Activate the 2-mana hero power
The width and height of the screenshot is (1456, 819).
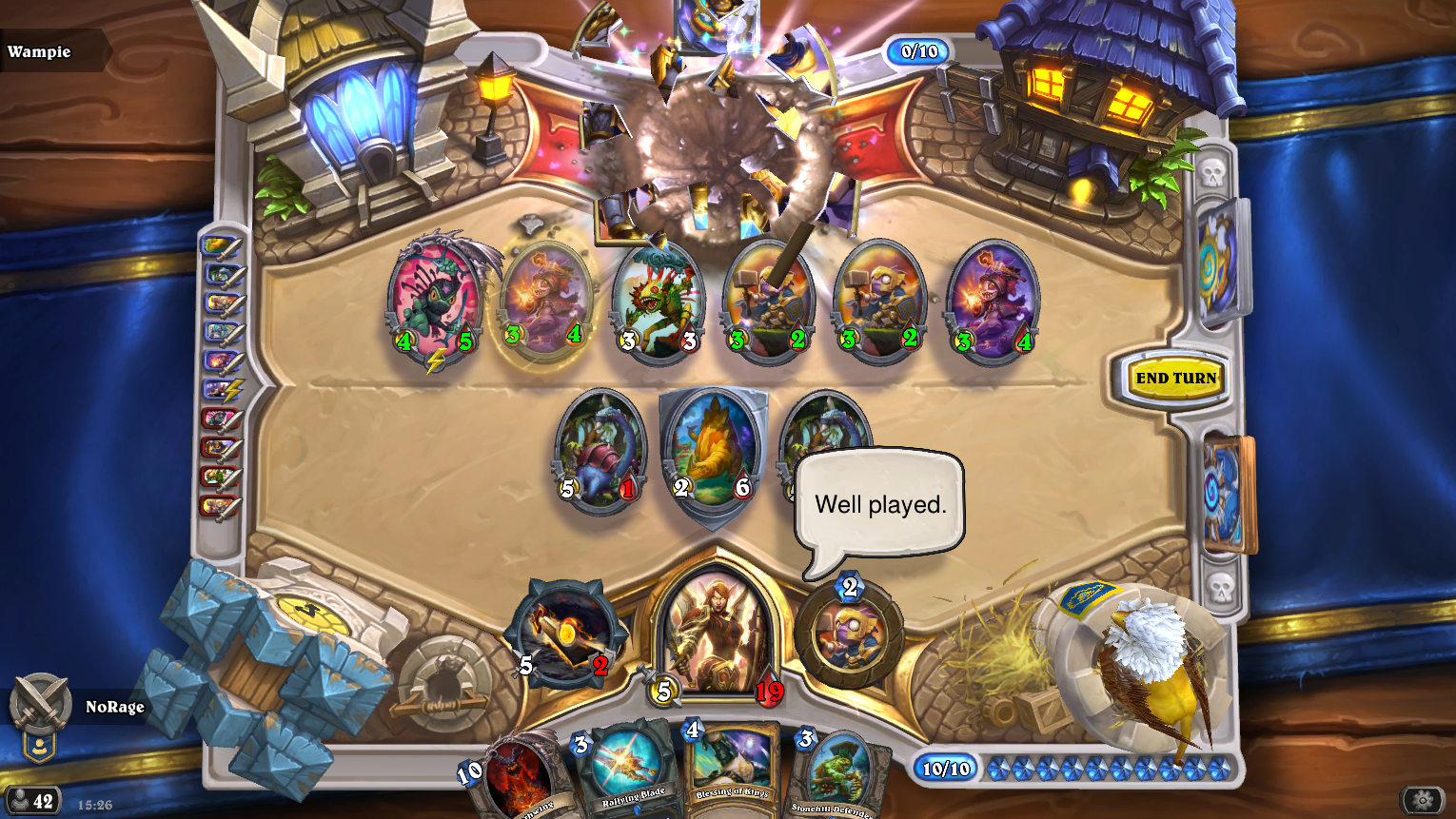[x=849, y=634]
